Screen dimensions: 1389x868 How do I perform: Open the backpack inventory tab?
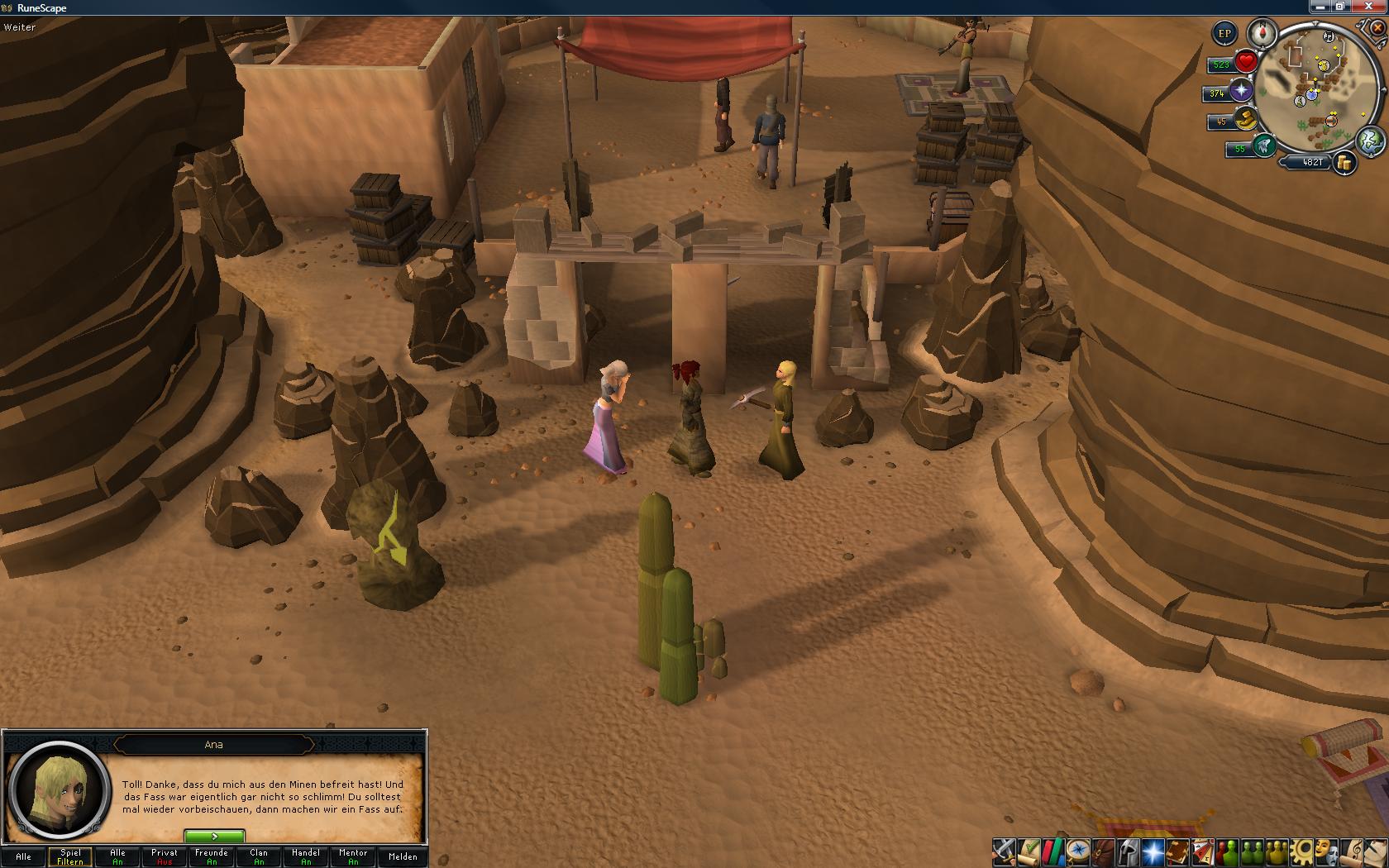[x=1101, y=851]
